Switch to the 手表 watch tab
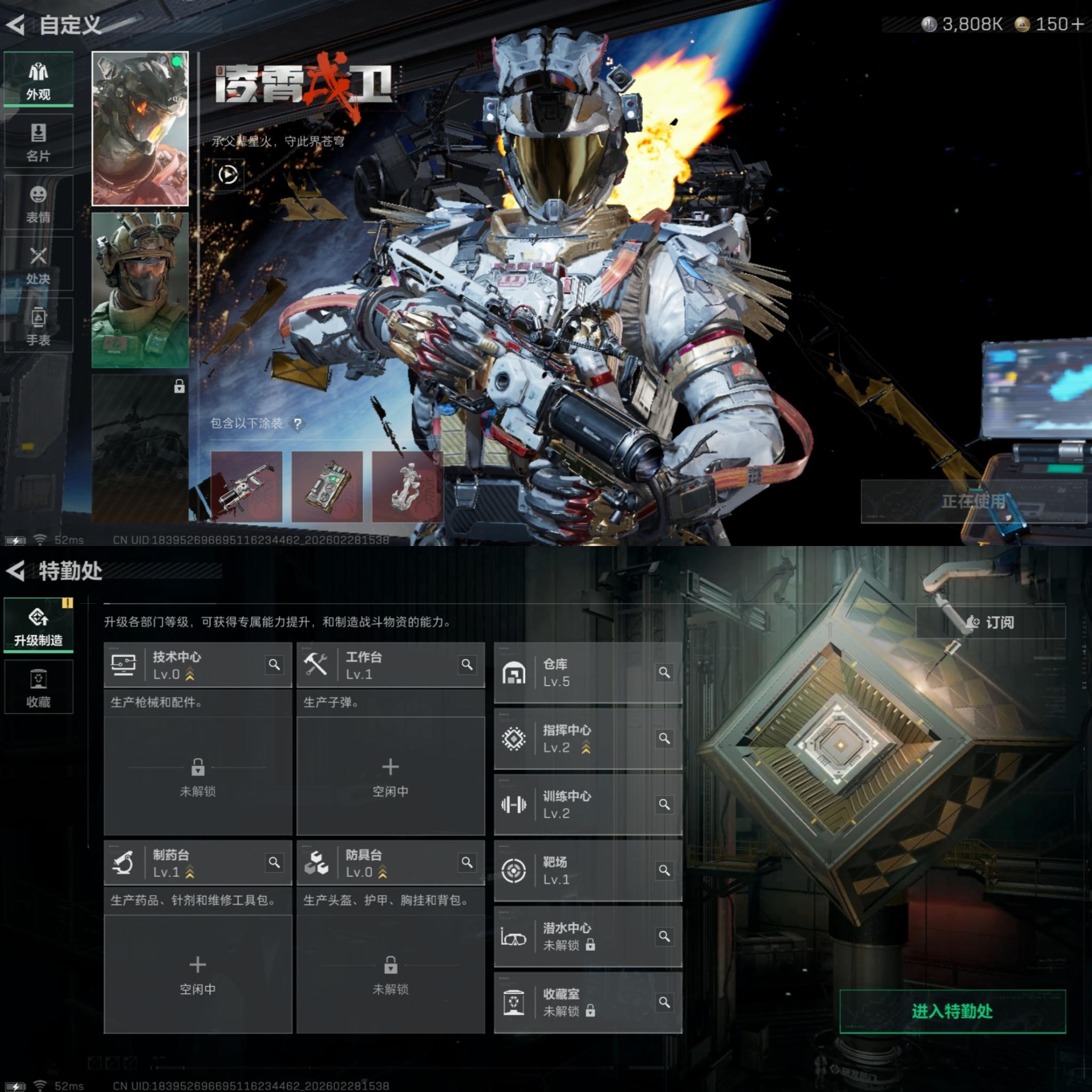Viewport: 1092px width, 1092px height. 38,326
